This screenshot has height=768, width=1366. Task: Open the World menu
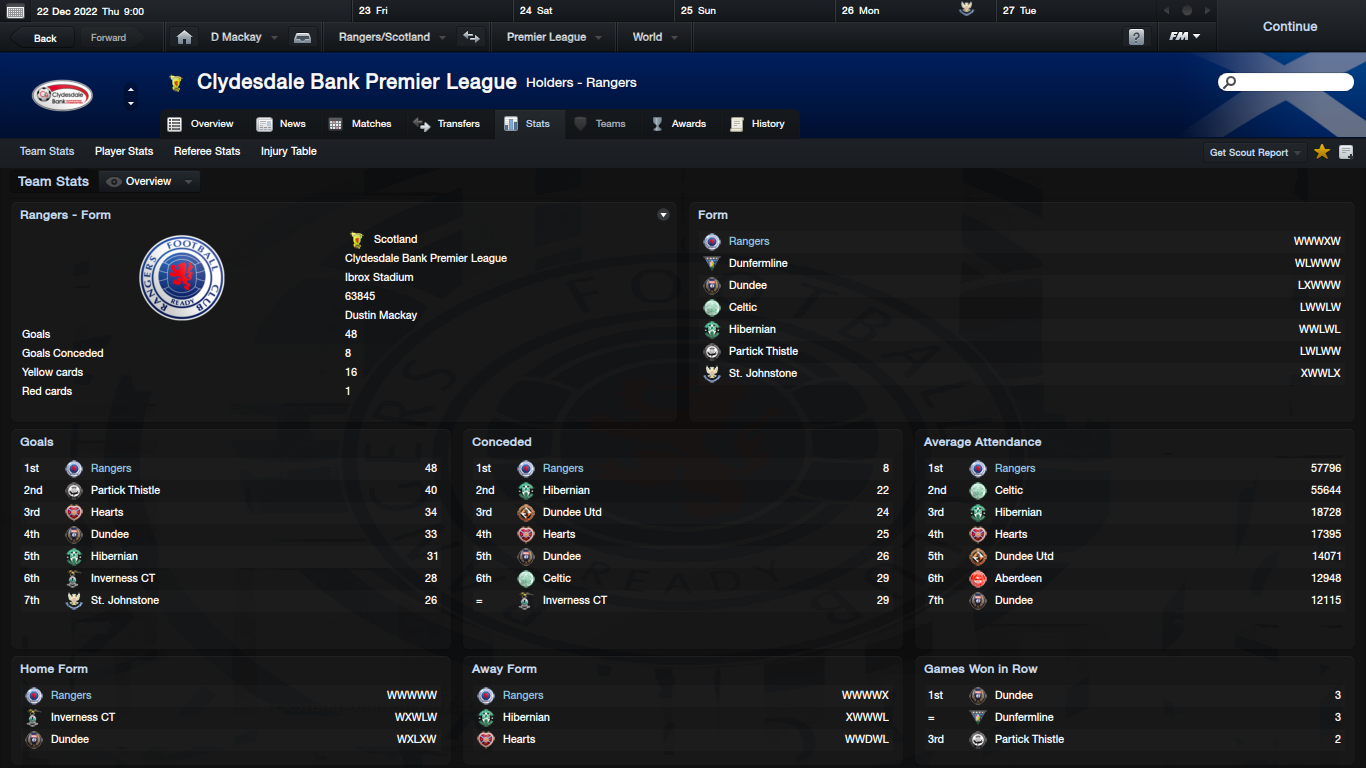654,37
